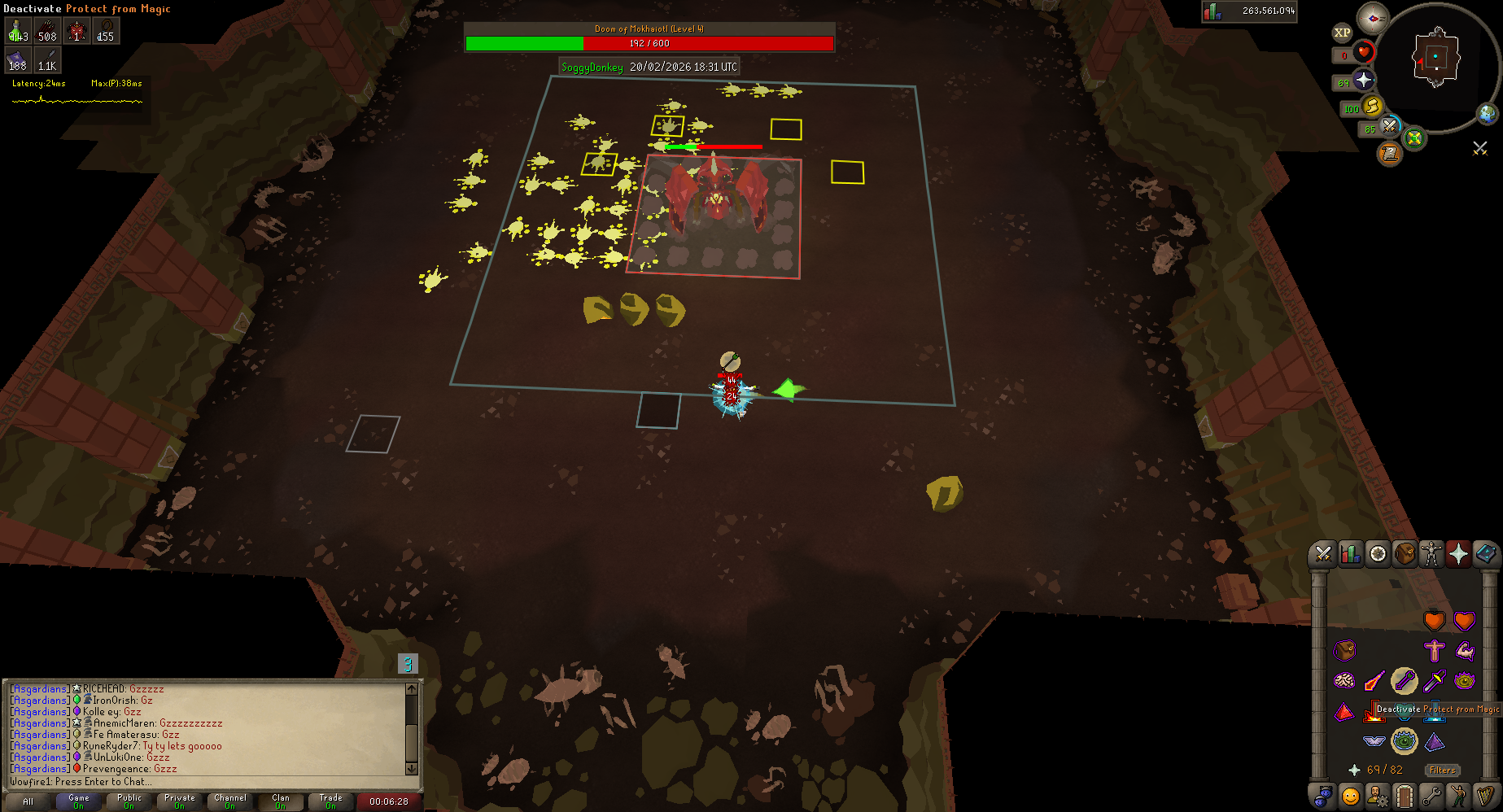
Task: Click the prayer Filters button
Action: click(x=1442, y=770)
